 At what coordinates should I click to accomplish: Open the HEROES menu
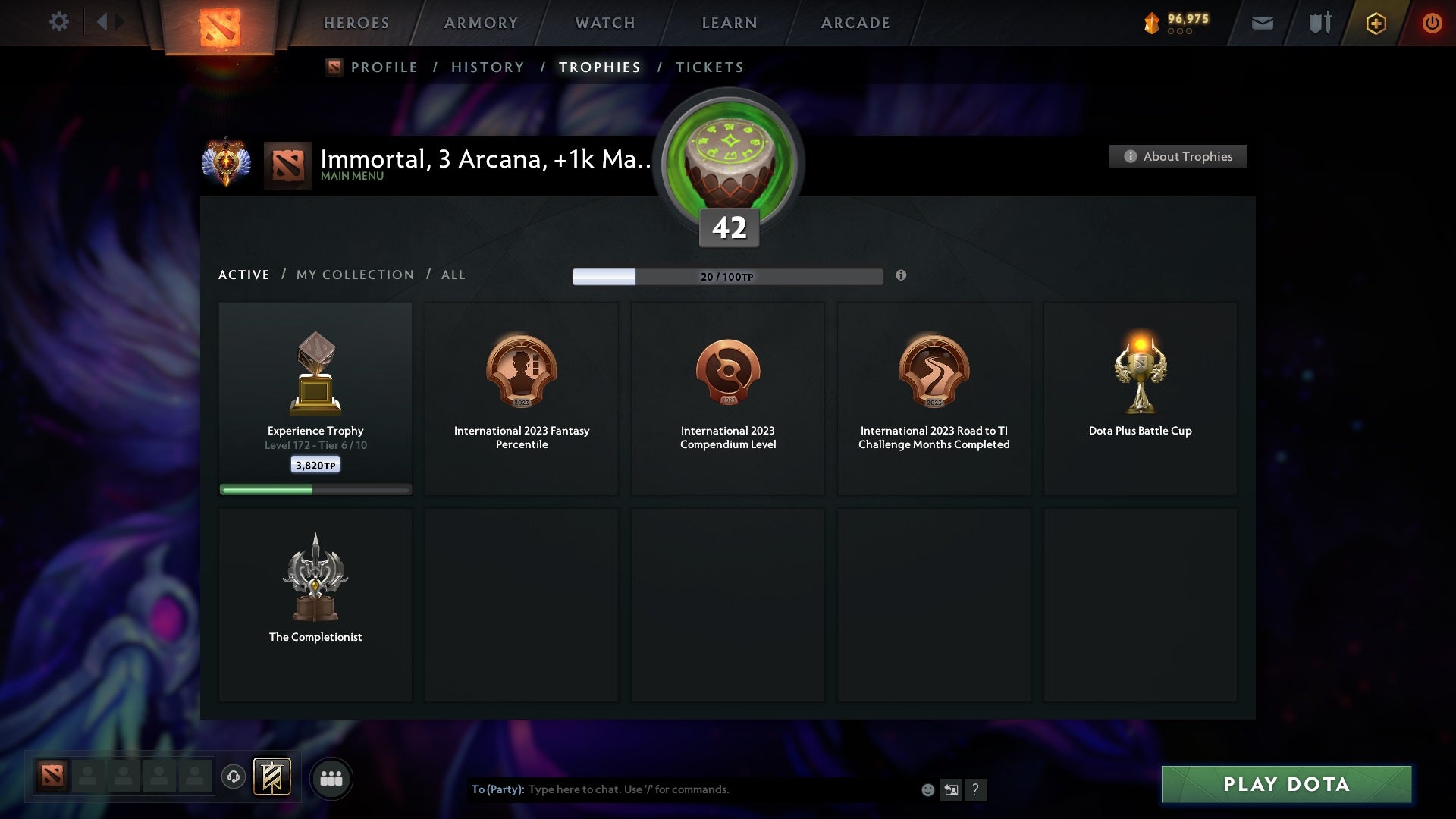tap(356, 23)
